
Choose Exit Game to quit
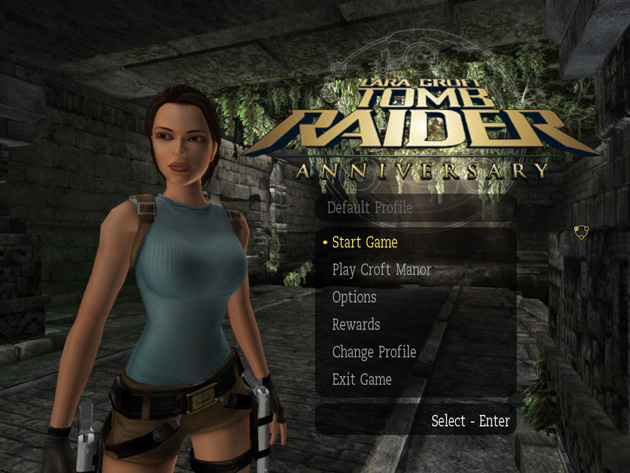click(x=362, y=380)
